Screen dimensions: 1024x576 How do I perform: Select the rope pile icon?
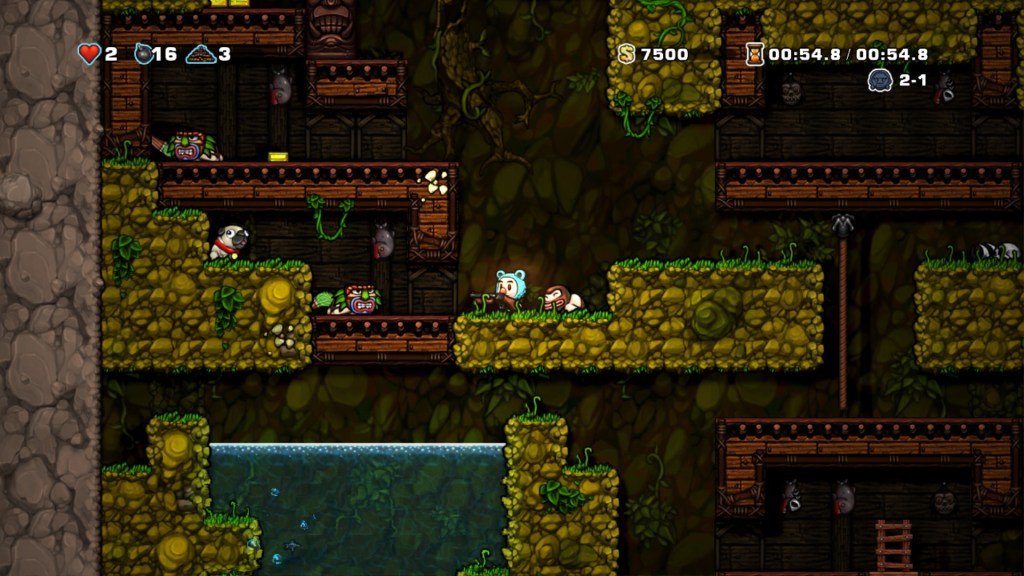pos(201,54)
